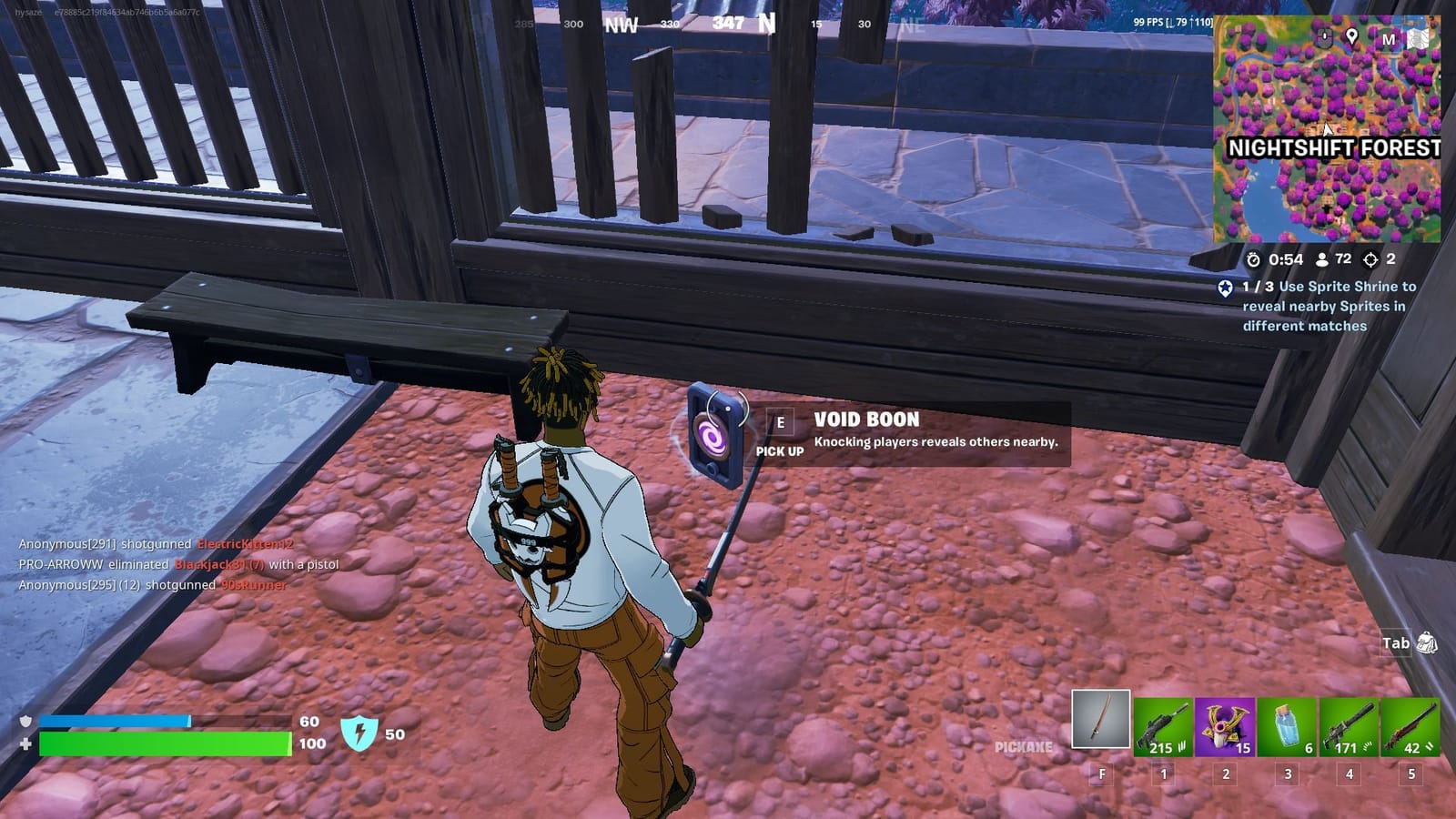Click the player count icon showing 72

tap(1320, 259)
